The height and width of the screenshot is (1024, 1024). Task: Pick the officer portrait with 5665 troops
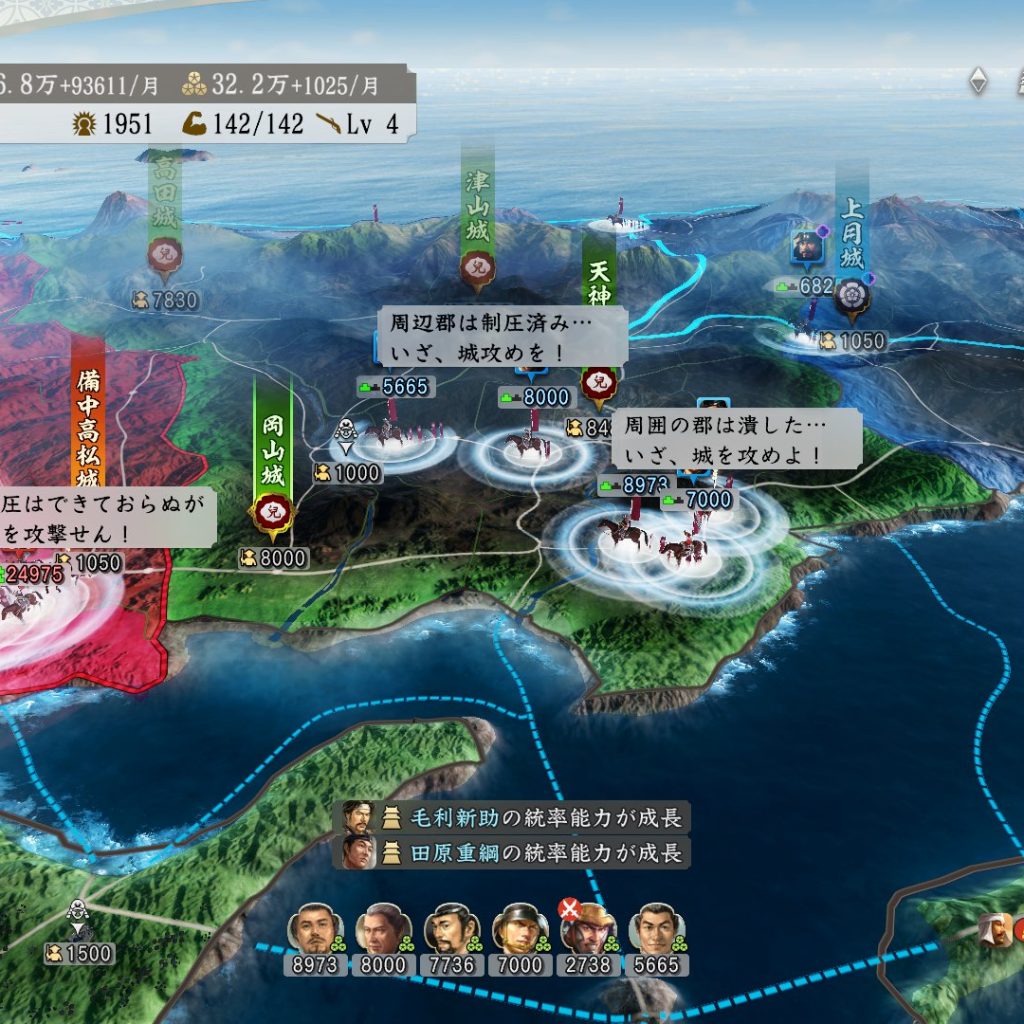655,932
